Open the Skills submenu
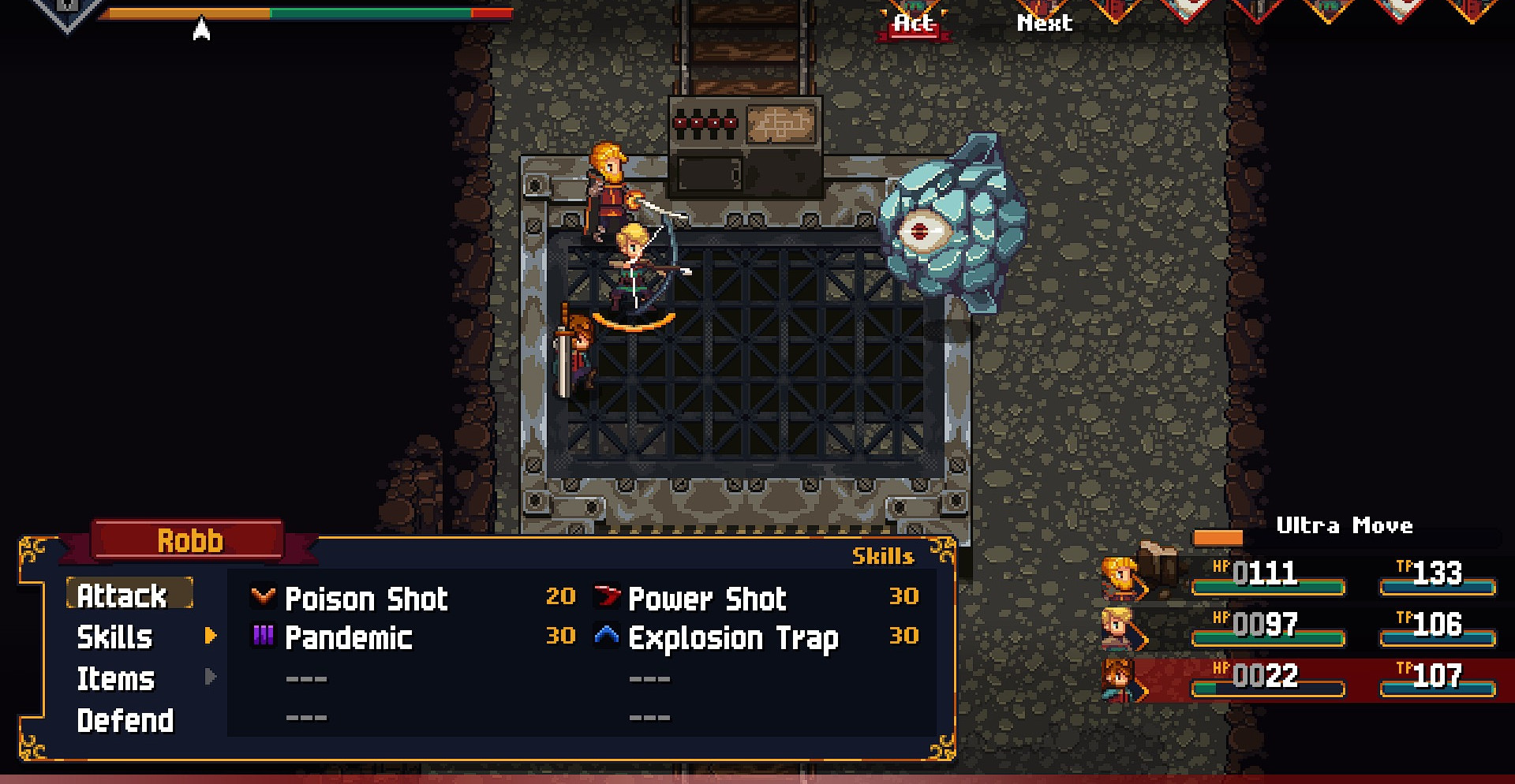Screen dimensions: 1515x784 click(115, 637)
